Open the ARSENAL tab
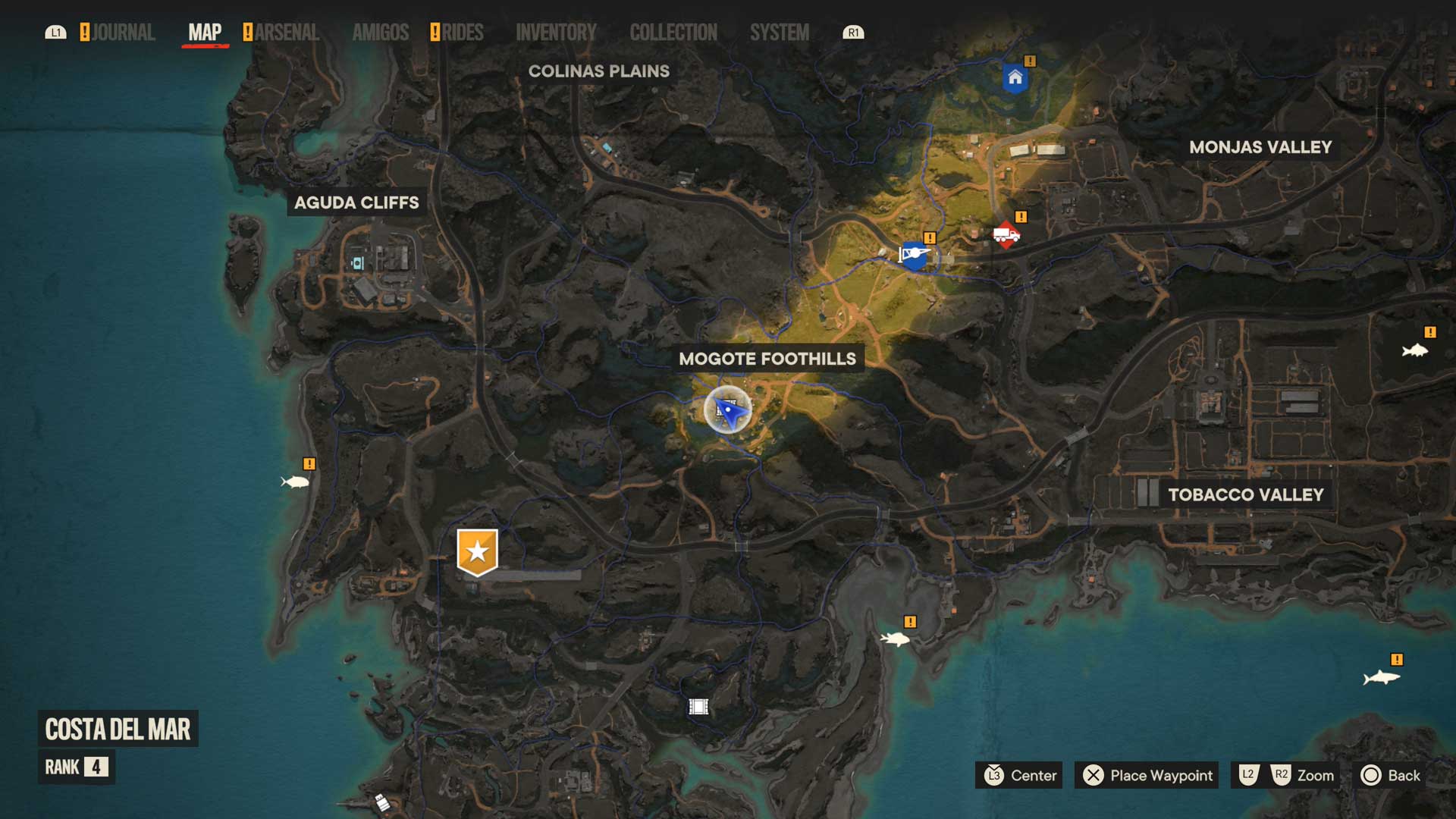This screenshot has height=819, width=1456. tap(286, 33)
